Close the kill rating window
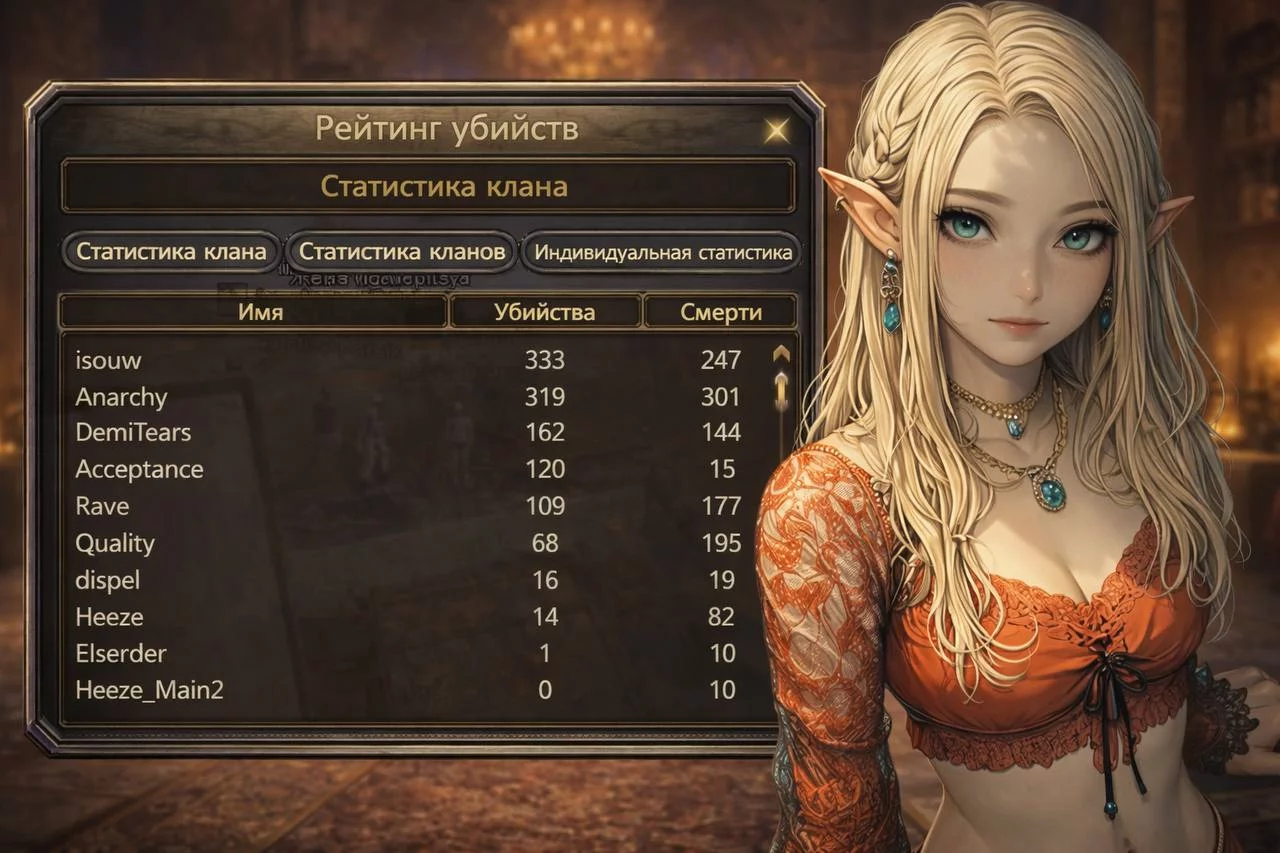 [x=775, y=130]
